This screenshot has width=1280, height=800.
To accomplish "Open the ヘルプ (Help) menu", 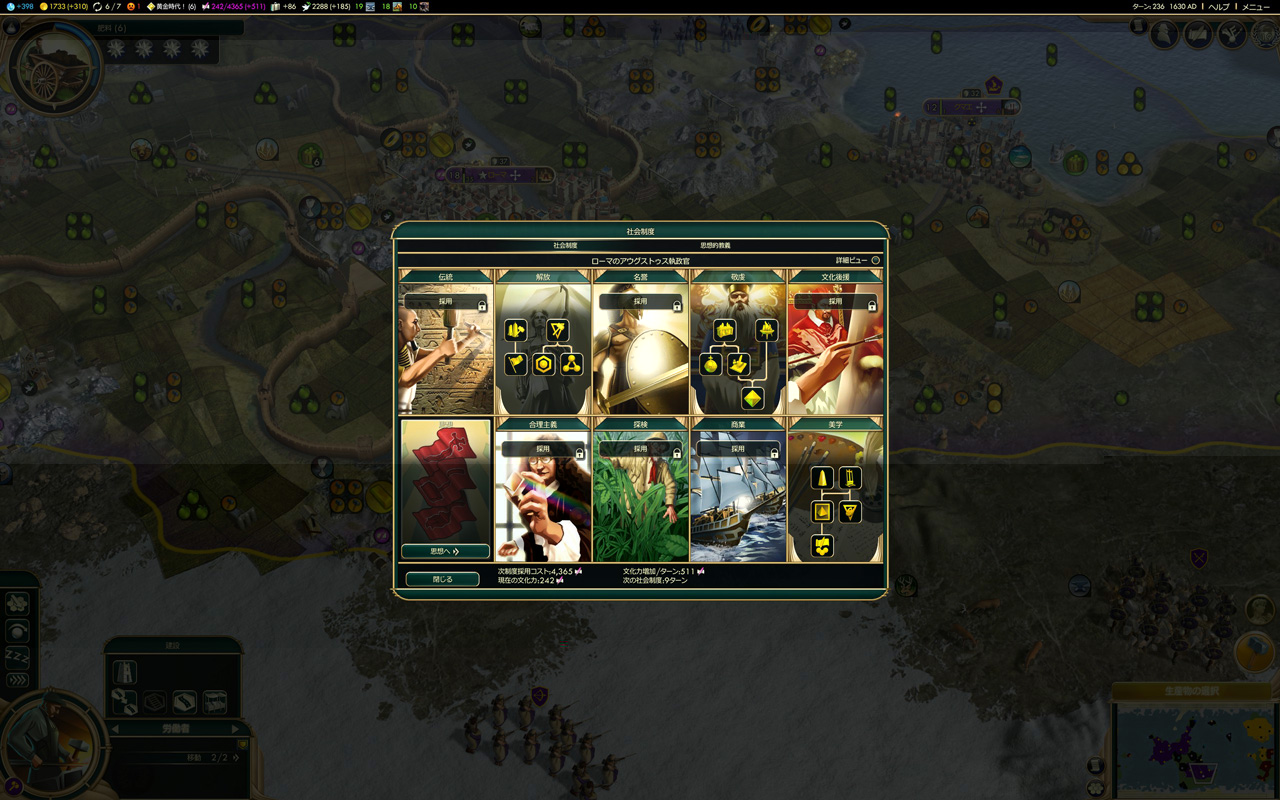I will click(x=1219, y=7).
